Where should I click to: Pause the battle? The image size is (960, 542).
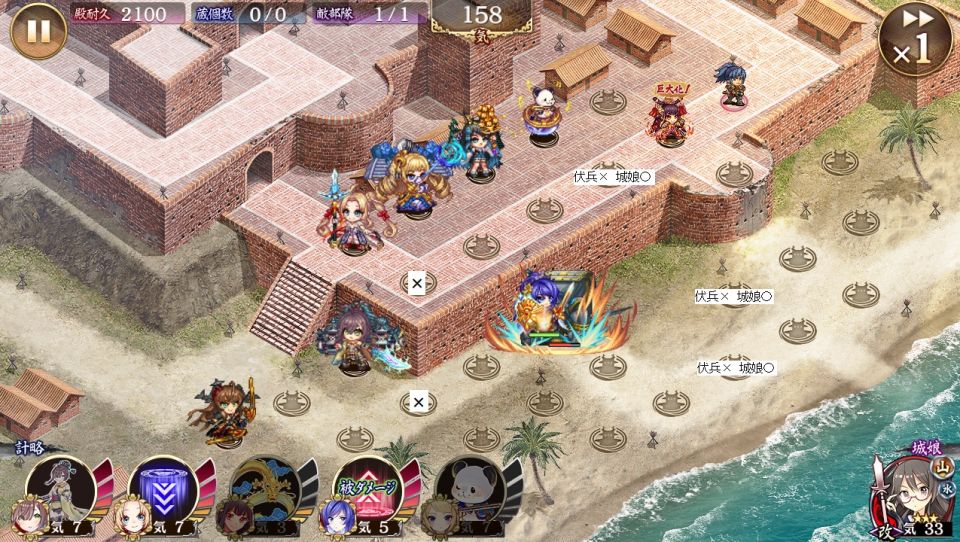38,31
